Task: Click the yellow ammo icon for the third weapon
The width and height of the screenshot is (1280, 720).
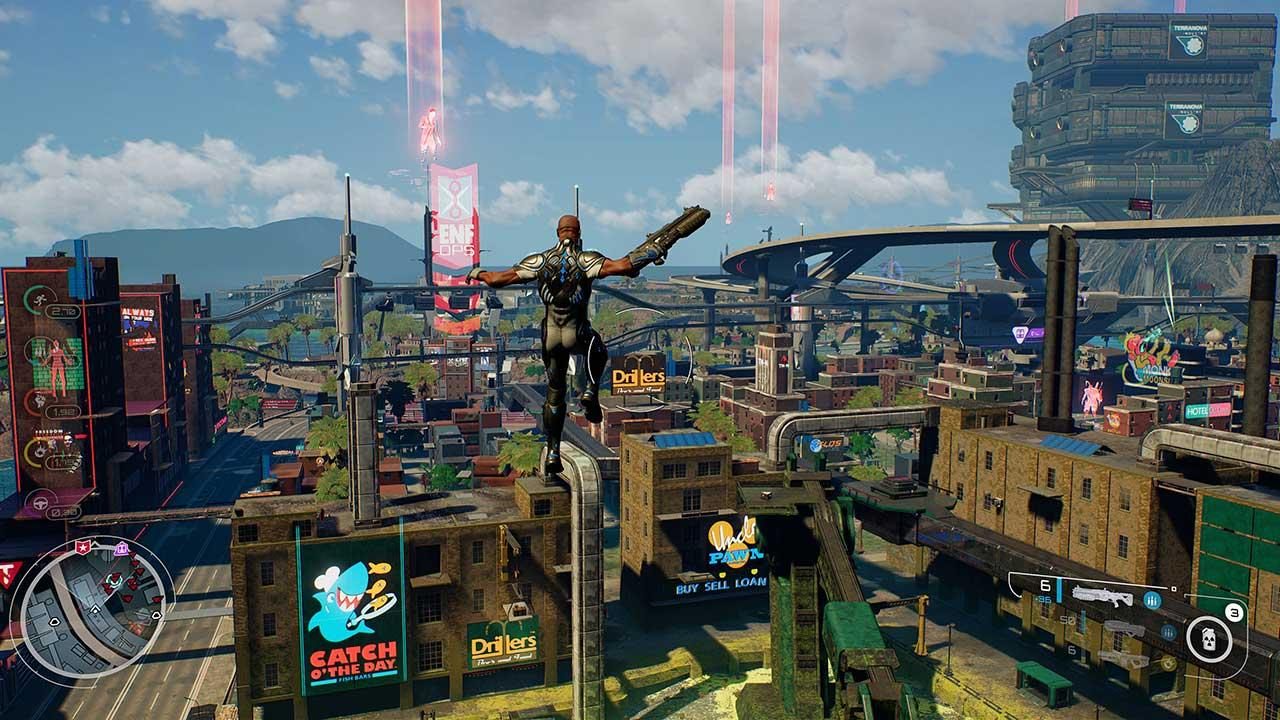Action: tap(1168, 664)
